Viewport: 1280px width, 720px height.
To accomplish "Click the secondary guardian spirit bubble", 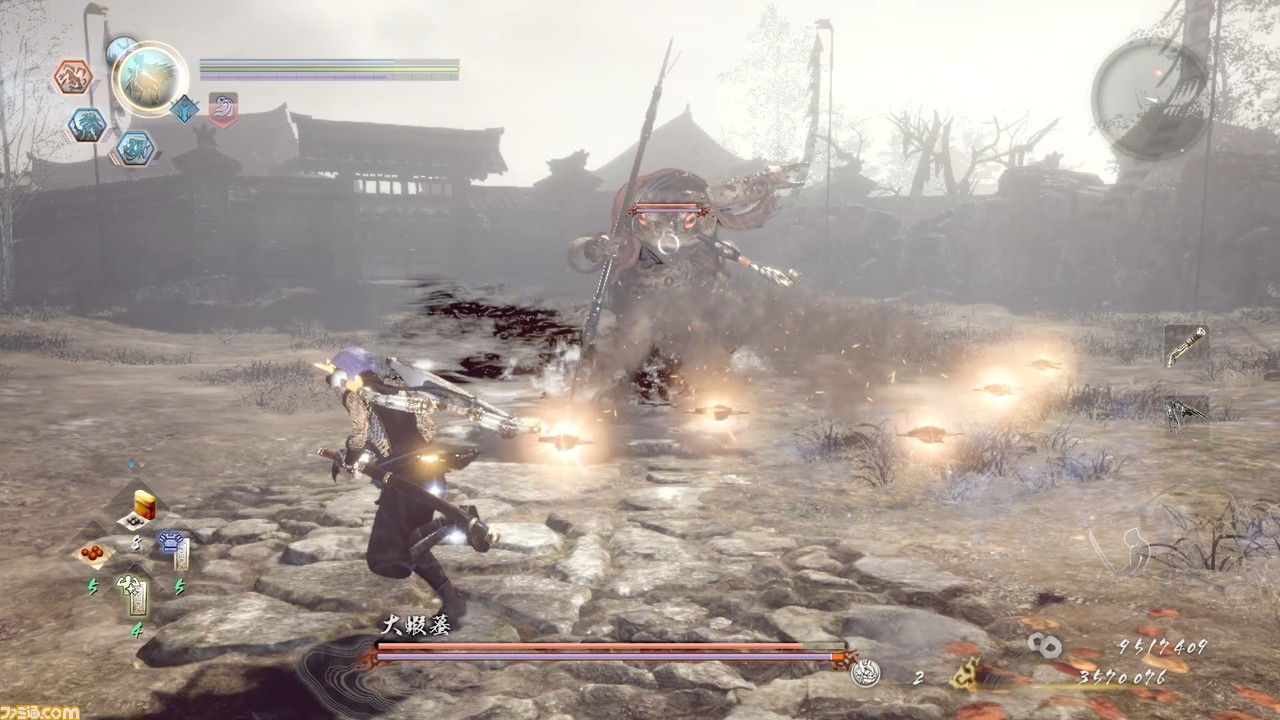I will (120, 49).
